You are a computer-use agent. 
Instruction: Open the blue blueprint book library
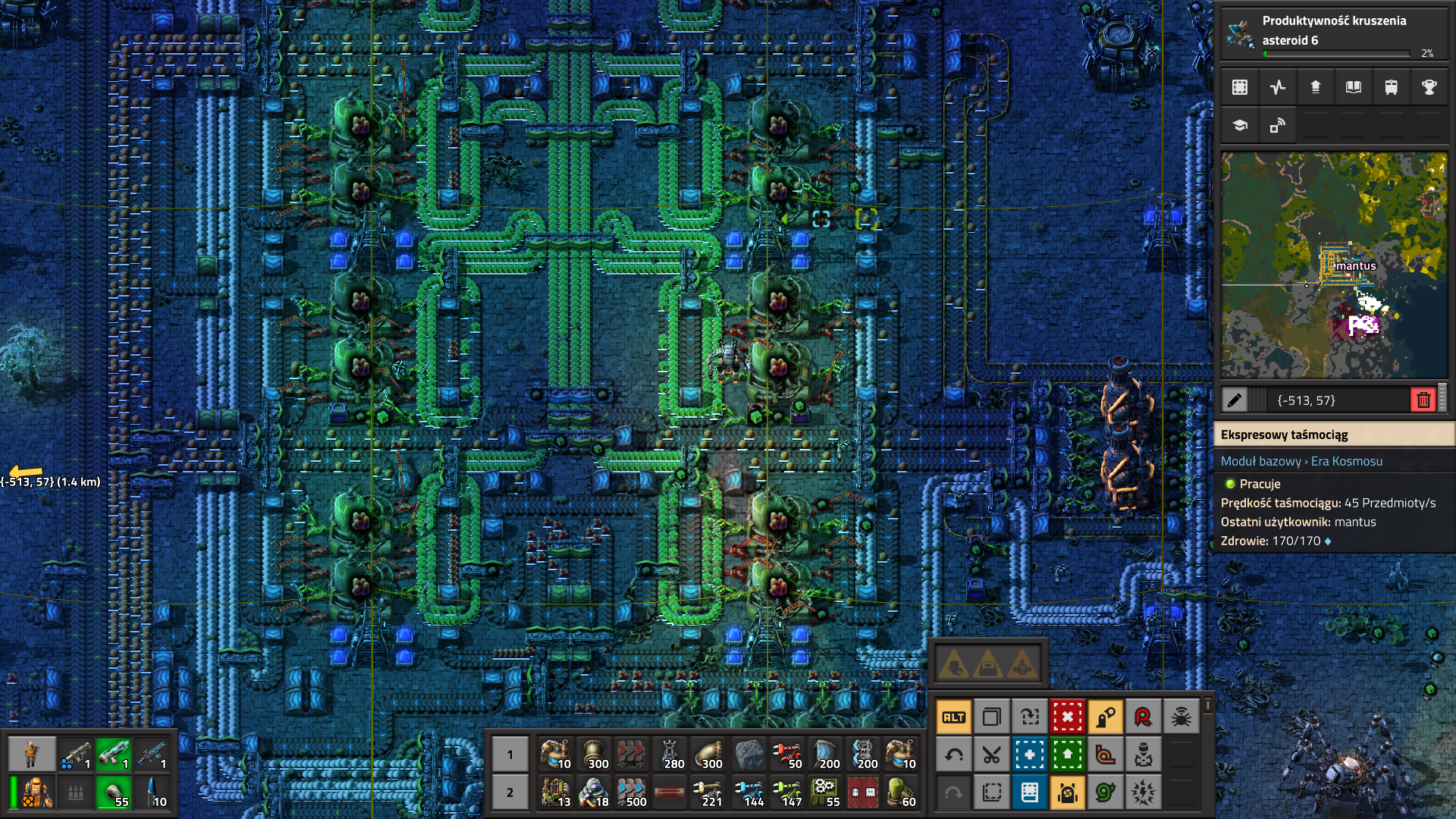[x=1030, y=792]
